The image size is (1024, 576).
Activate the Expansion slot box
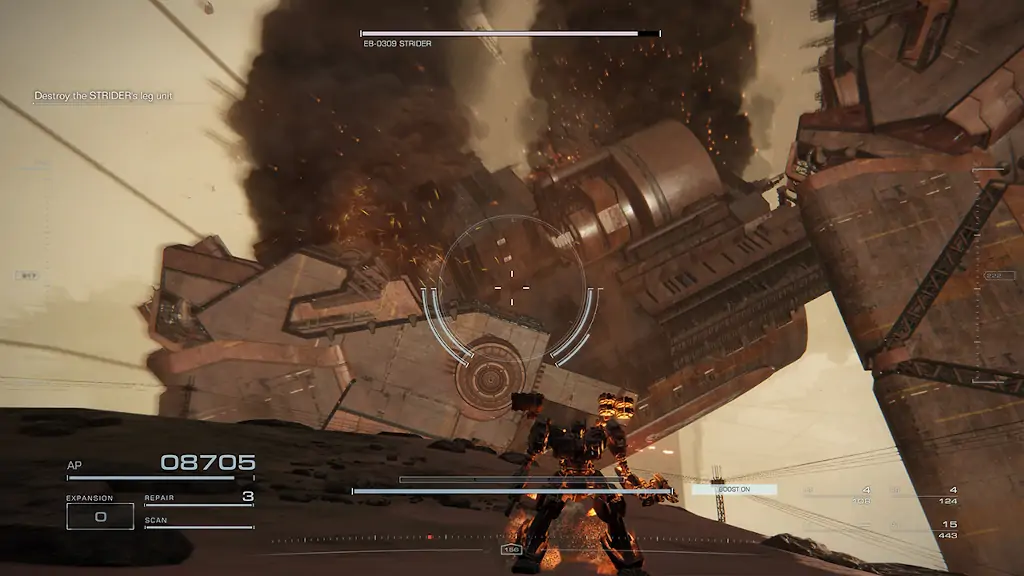(100, 516)
